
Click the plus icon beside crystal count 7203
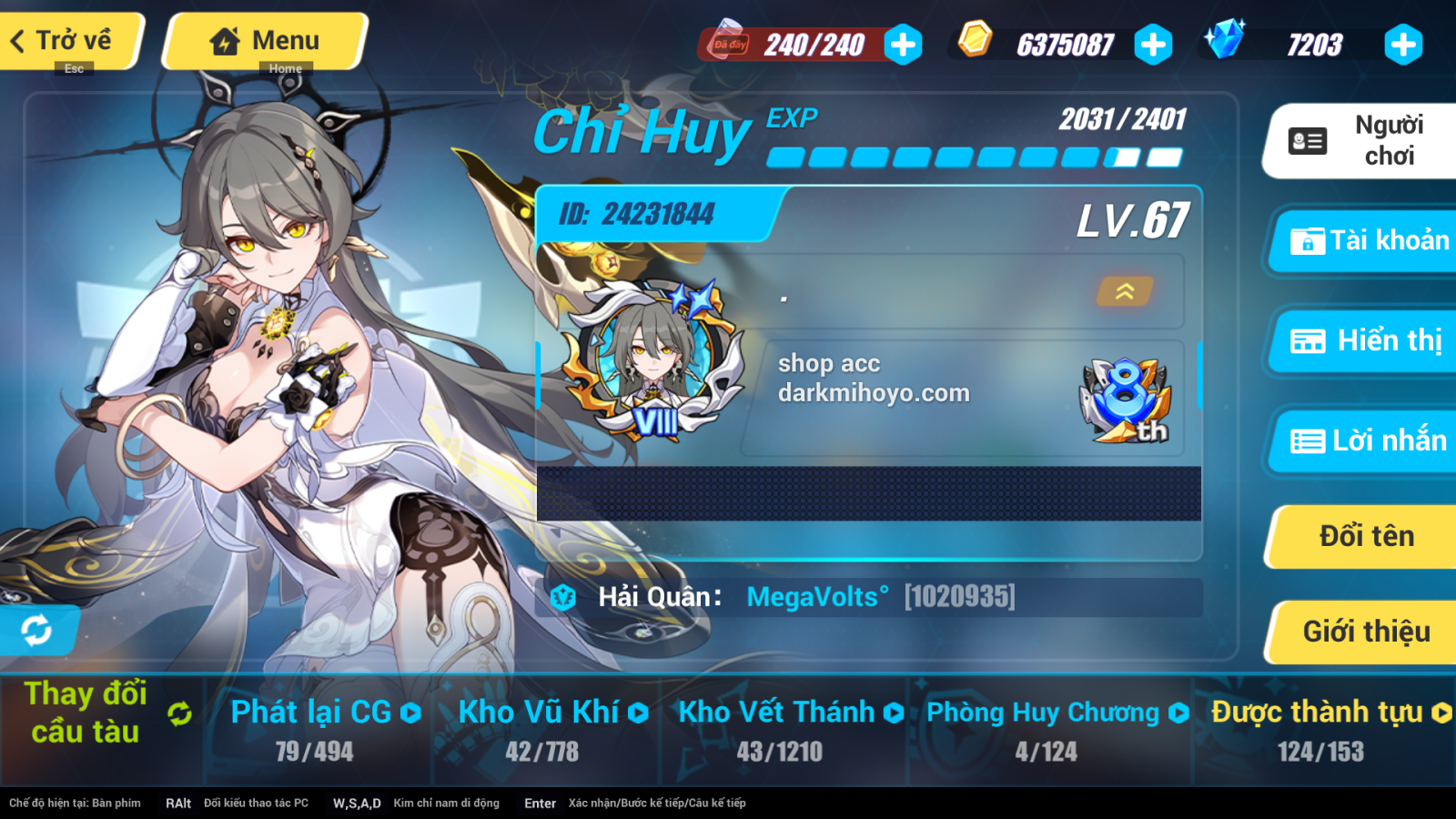point(1401,43)
